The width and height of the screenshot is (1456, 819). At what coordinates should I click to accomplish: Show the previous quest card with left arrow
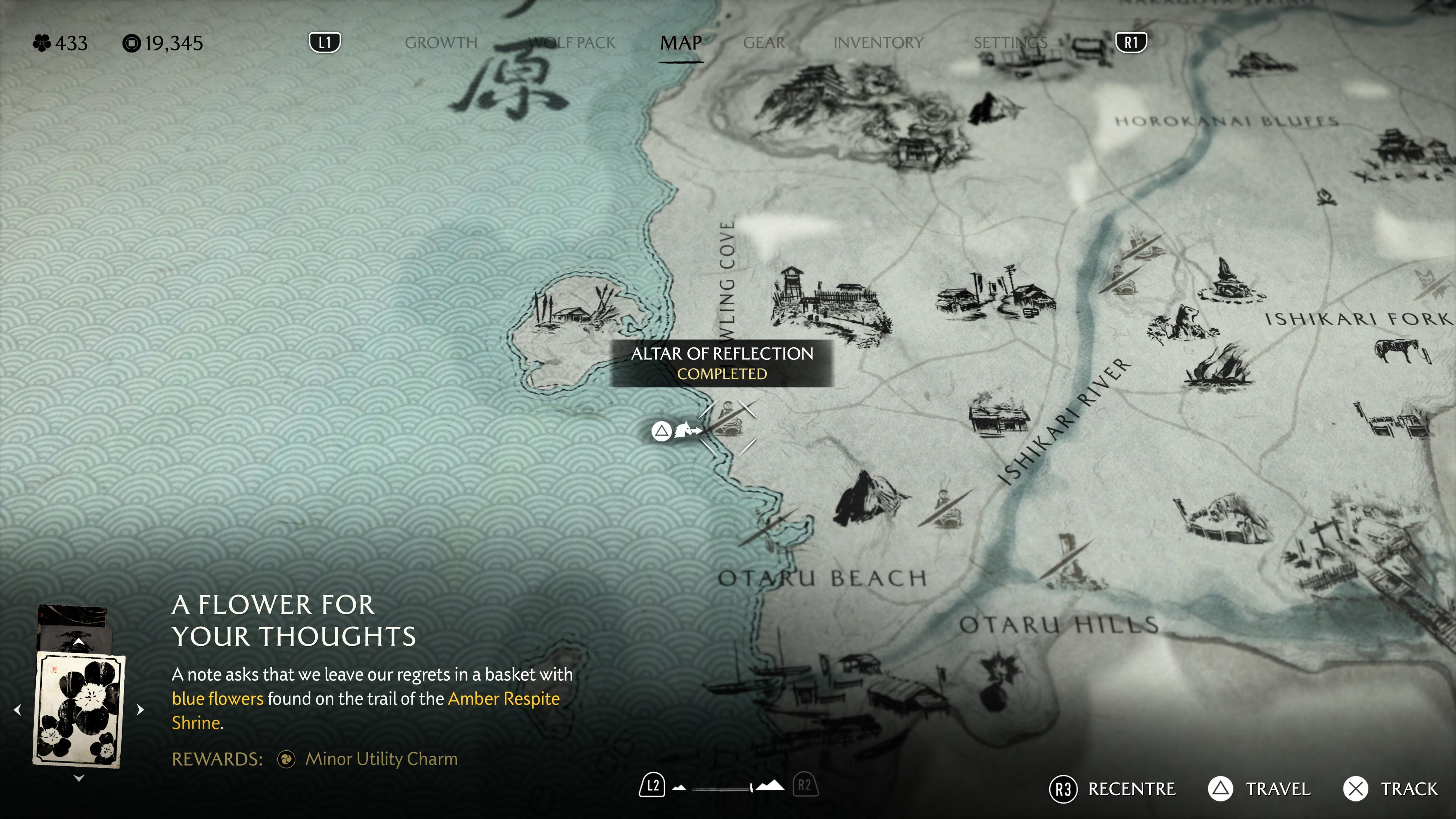(x=18, y=709)
